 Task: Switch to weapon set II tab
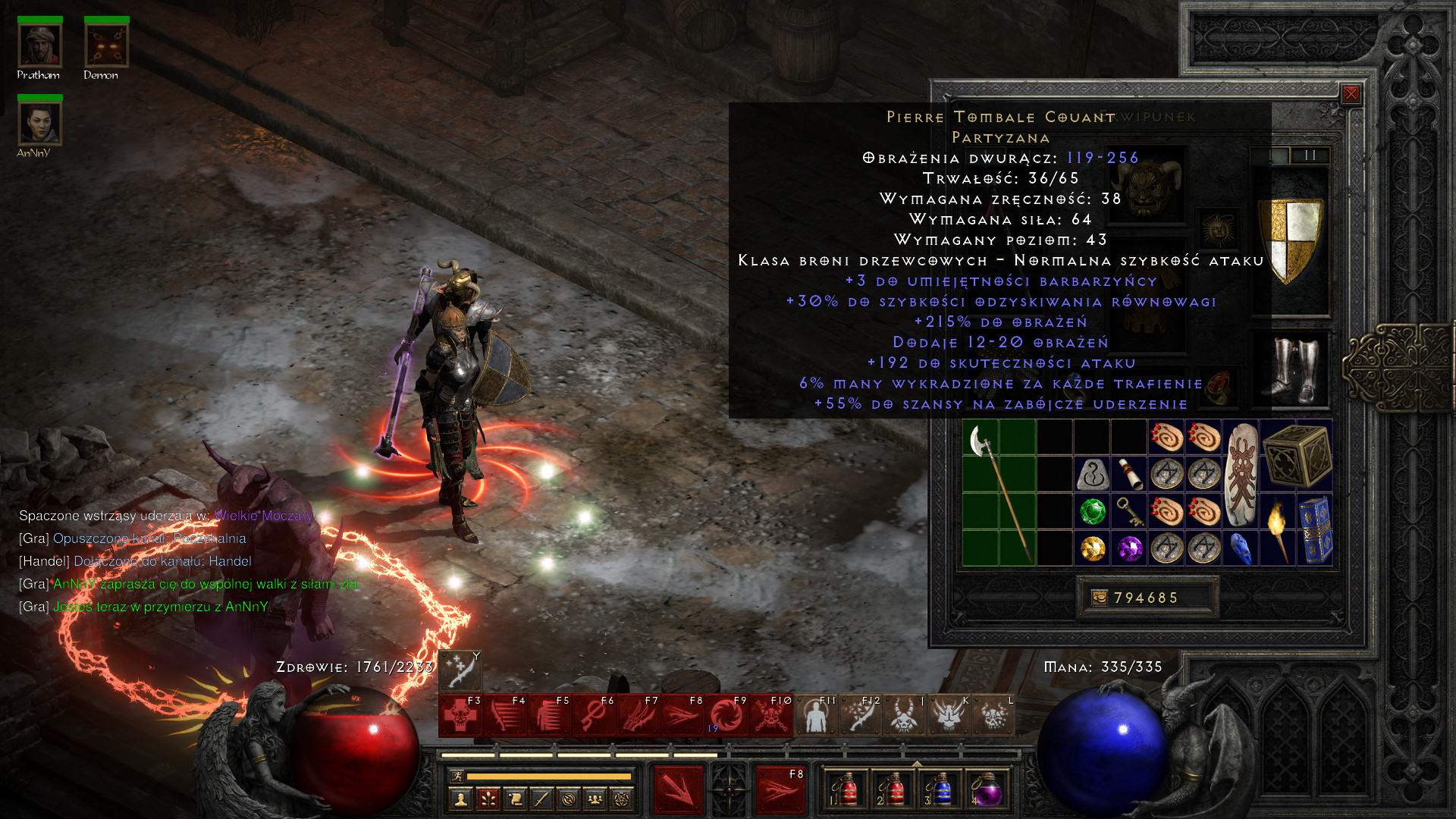pyautogui.click(x=1310, y=155)
